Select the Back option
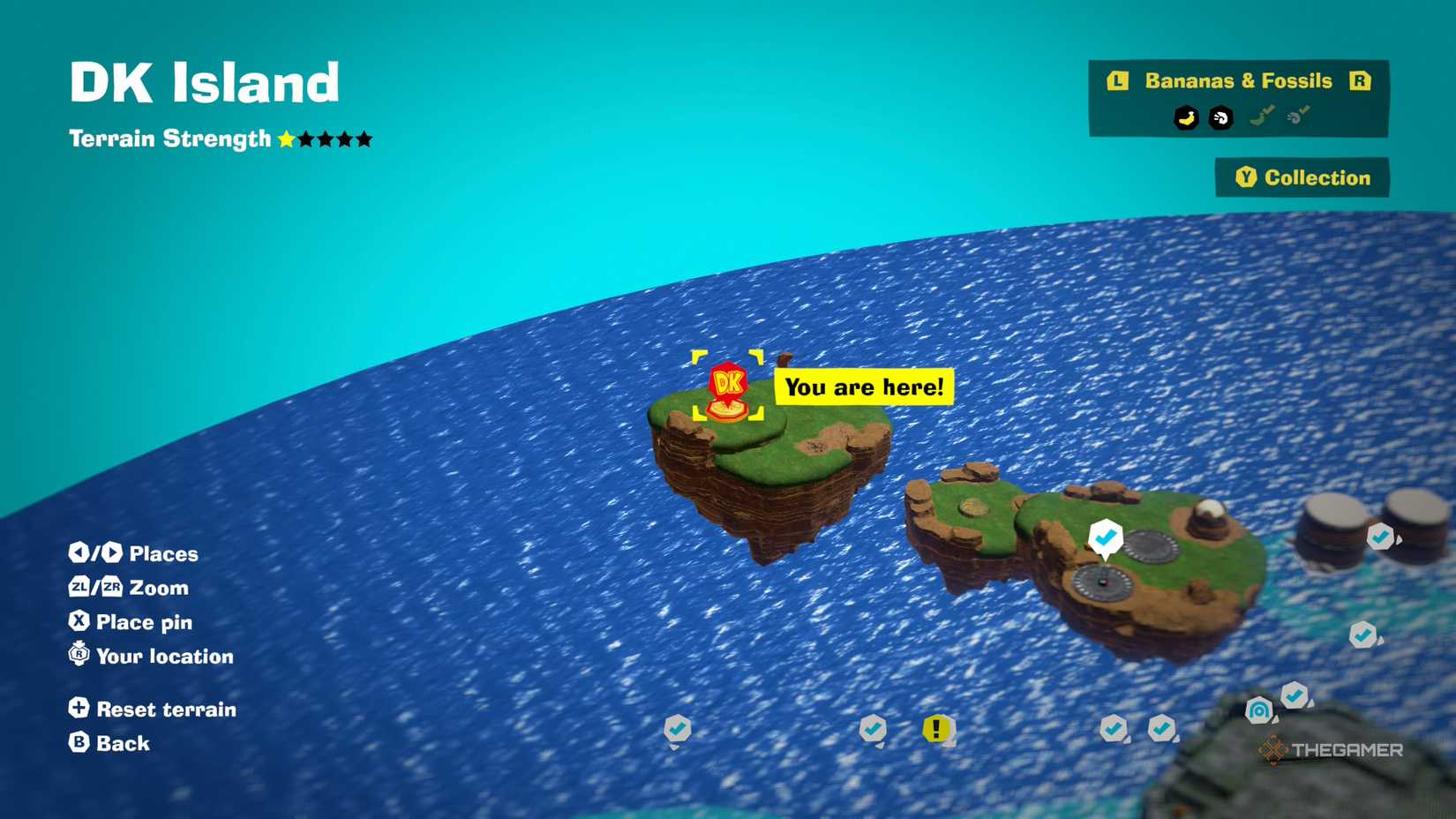The image size is (1456, 819). [x=109, y=743]
